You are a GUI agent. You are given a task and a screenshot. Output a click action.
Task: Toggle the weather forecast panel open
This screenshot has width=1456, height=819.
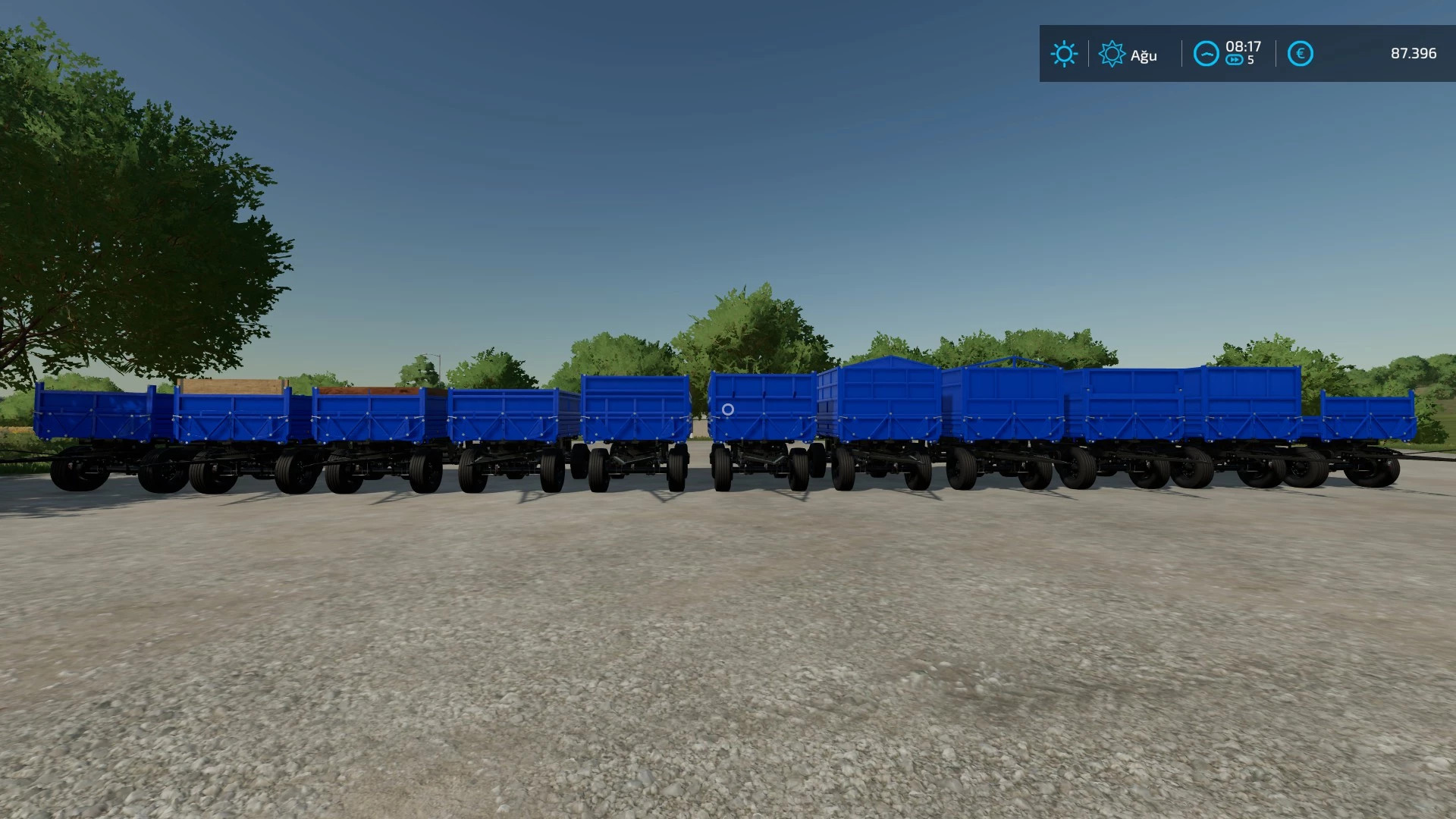tap(1112, 54)
